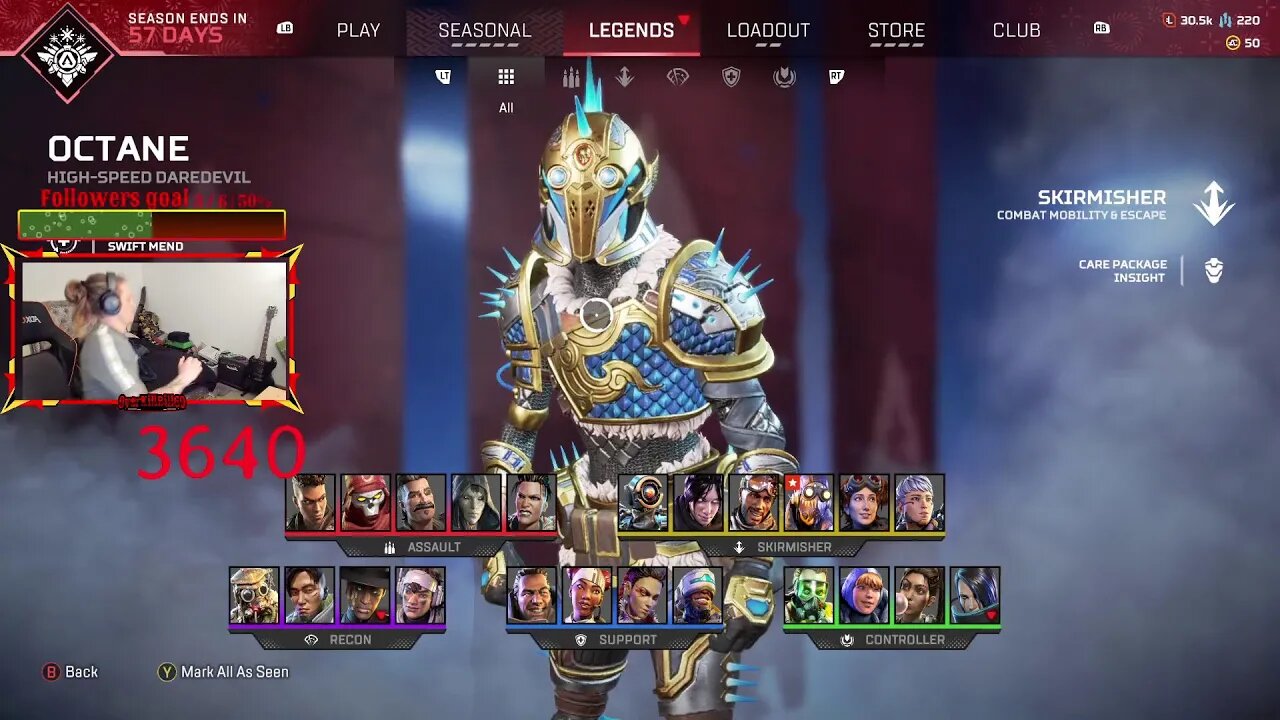1280x720 pixels.
Task: Open the Loadout tab
Action: pyautogui.click(x=768, y=30)
